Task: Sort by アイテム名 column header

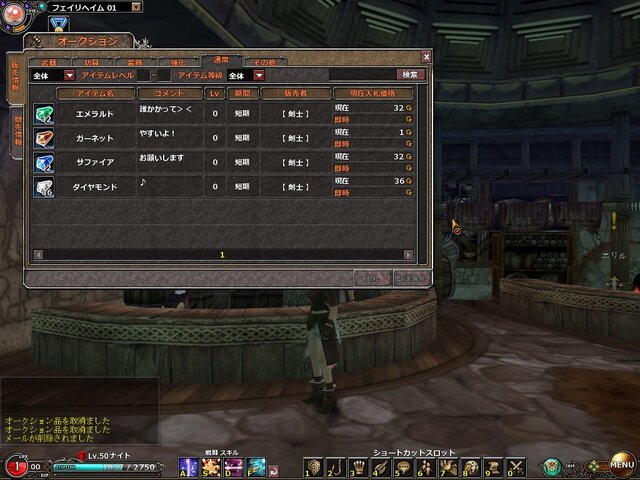Action: 96,93
